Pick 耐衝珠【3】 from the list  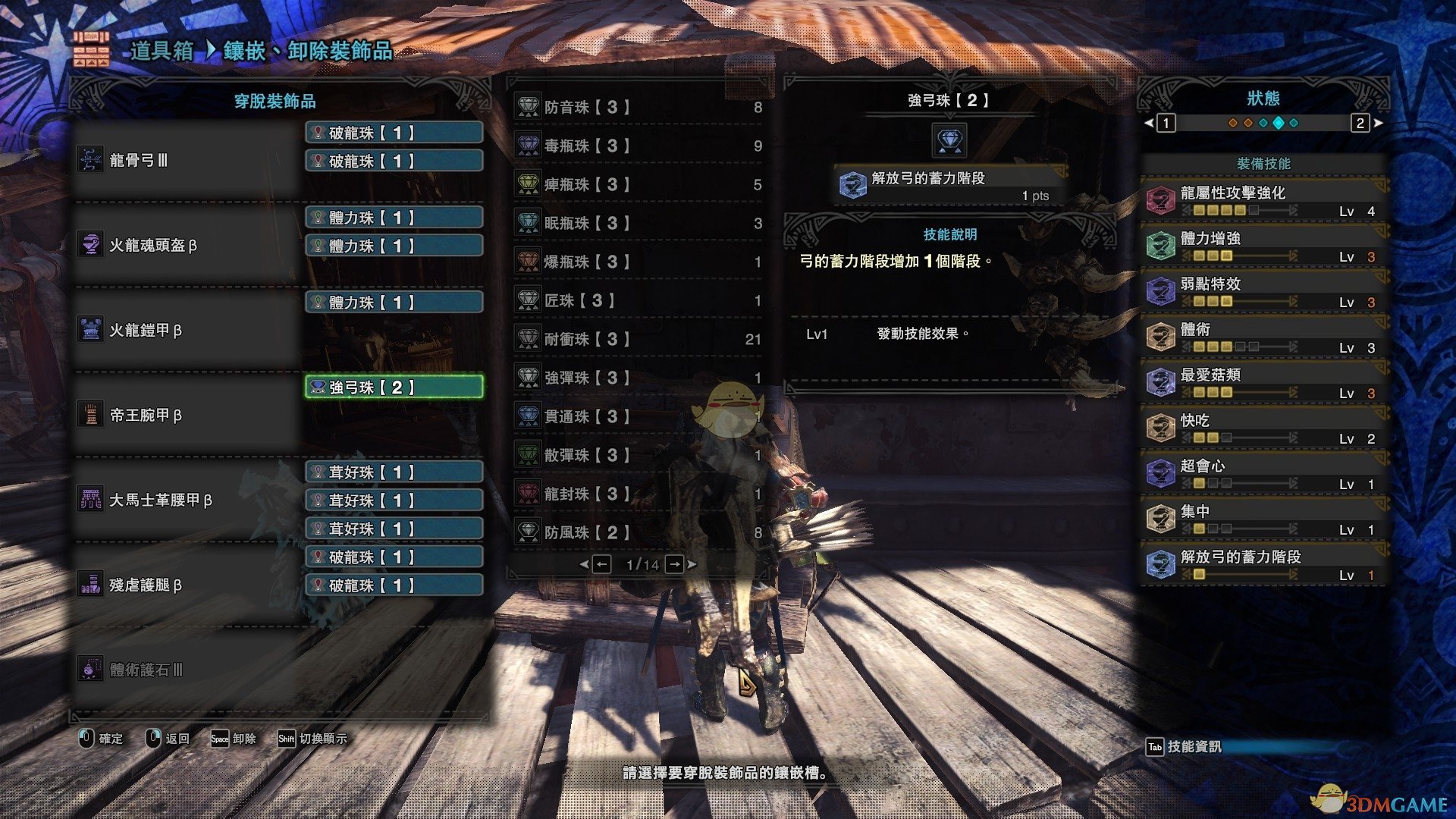coord(639,340)
